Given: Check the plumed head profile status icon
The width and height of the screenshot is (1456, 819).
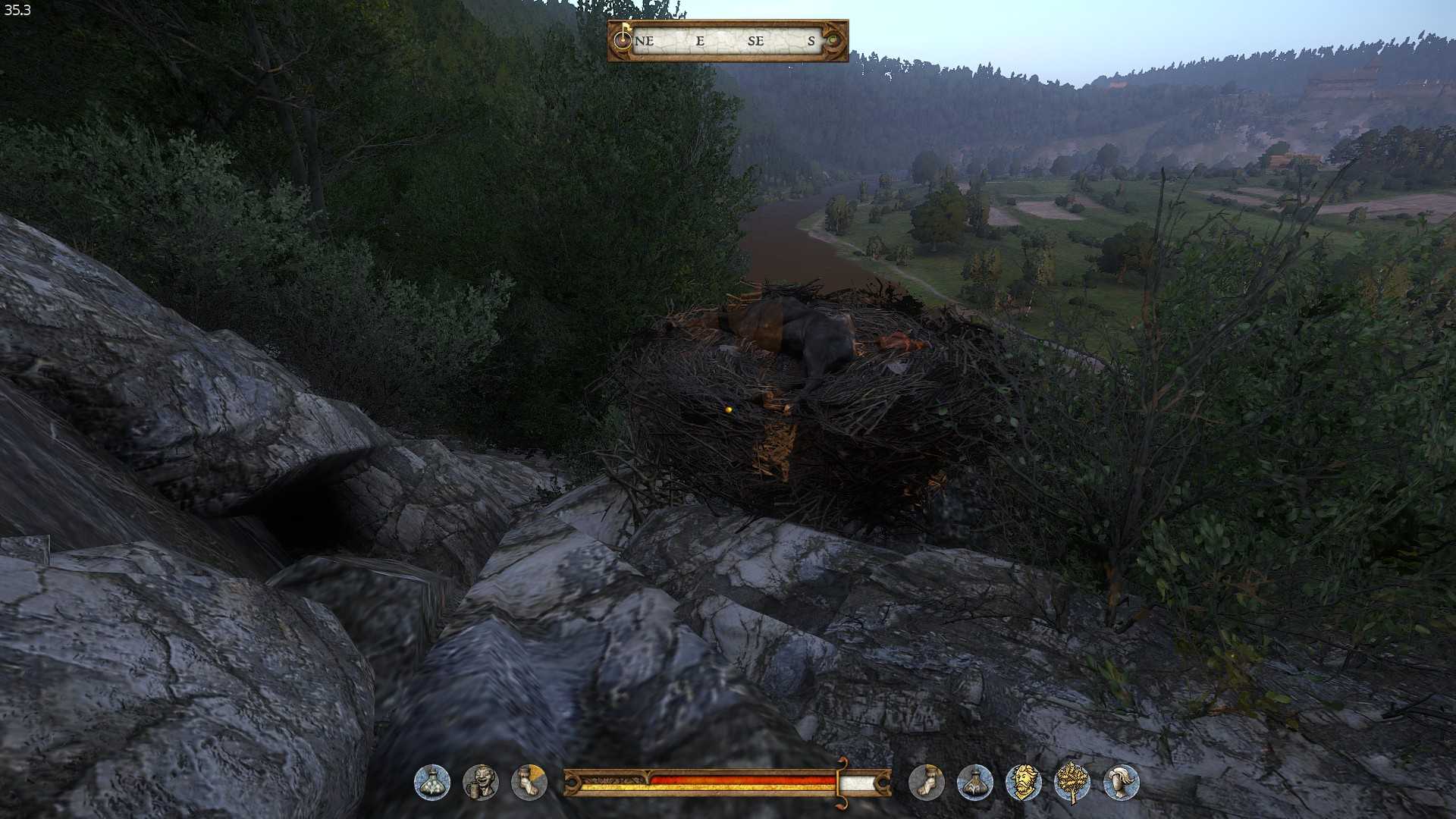Looking at the screenshot, I should [x=1121, y=783].
